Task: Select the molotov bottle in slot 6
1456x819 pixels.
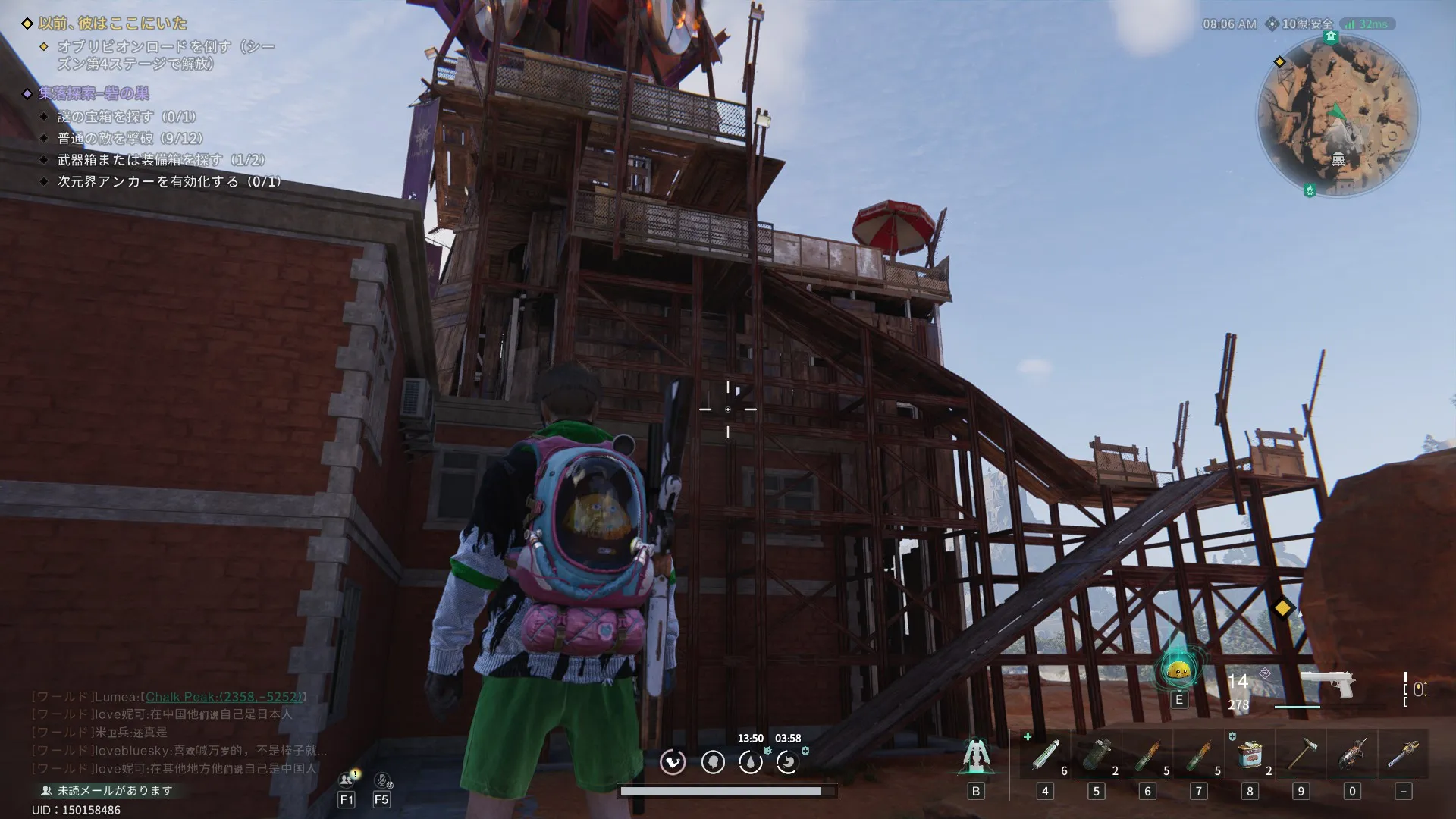Action: 1147,755
